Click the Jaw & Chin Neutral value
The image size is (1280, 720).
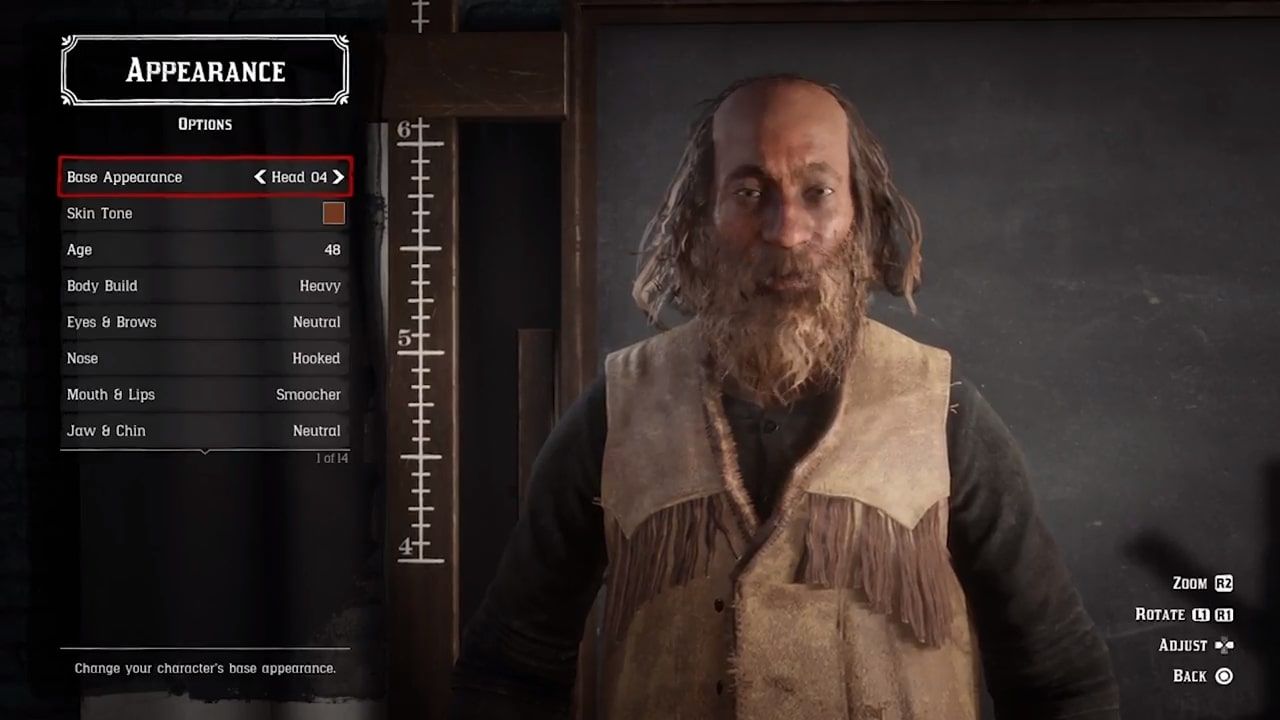pyautogui.click(x=317, y=430)
